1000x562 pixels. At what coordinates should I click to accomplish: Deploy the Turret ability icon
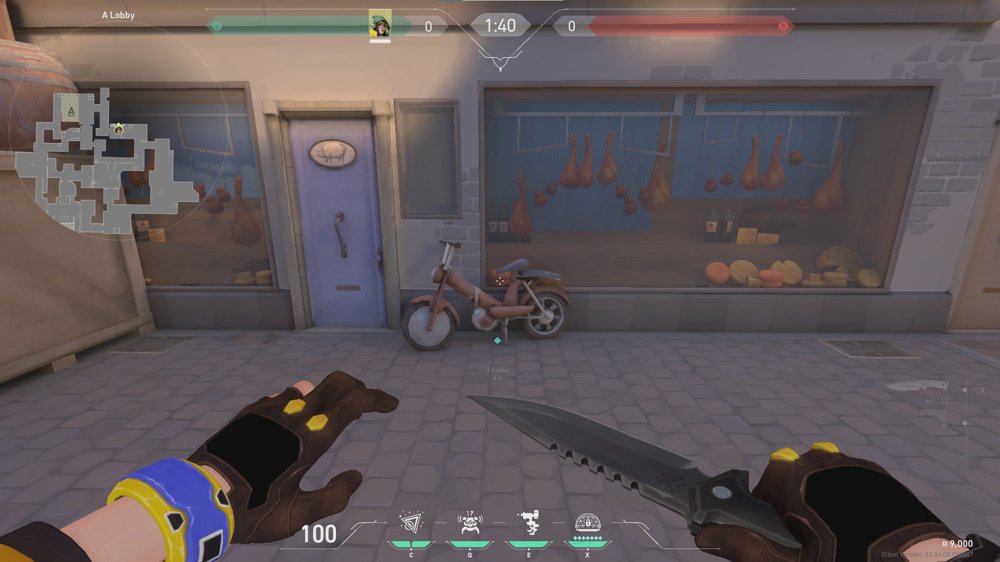coord(528,522)
